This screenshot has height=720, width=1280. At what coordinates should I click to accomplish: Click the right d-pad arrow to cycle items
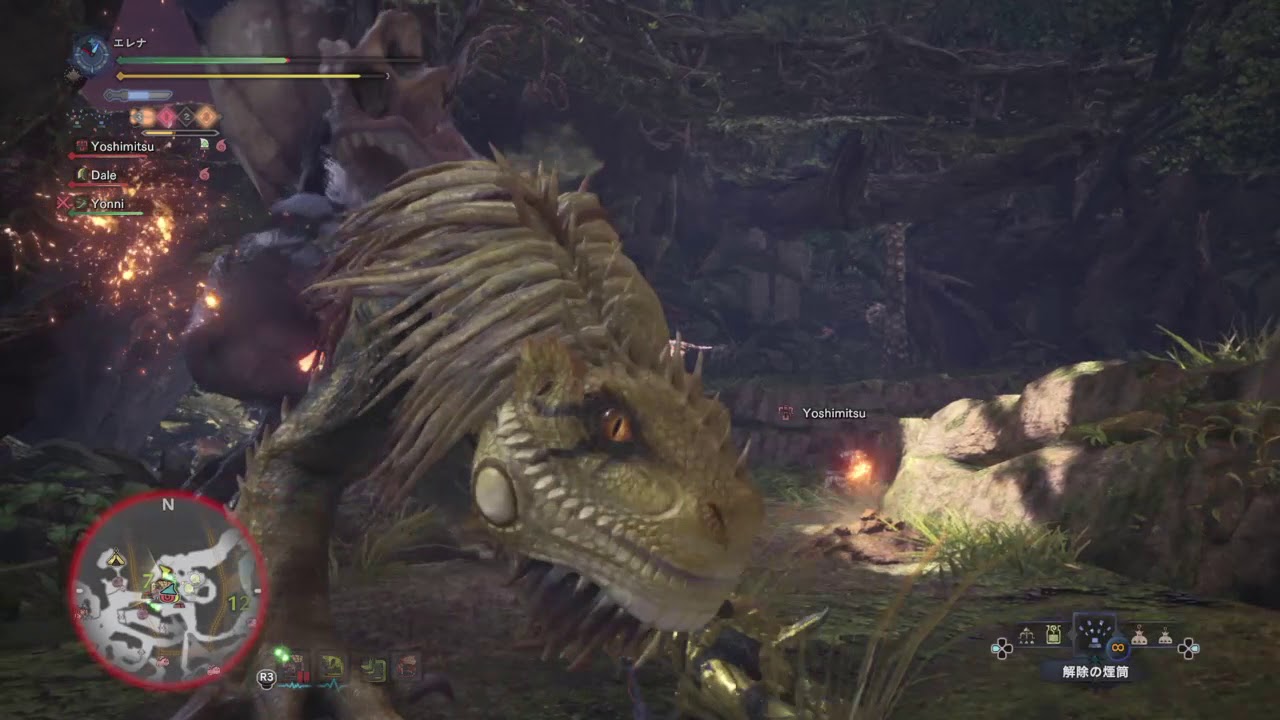(x=1189, y=648)
